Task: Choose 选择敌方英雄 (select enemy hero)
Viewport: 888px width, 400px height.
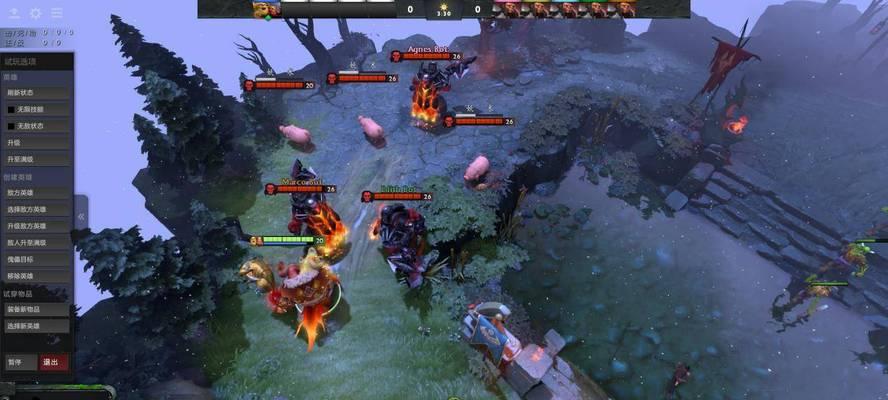Action: (36, 210)
